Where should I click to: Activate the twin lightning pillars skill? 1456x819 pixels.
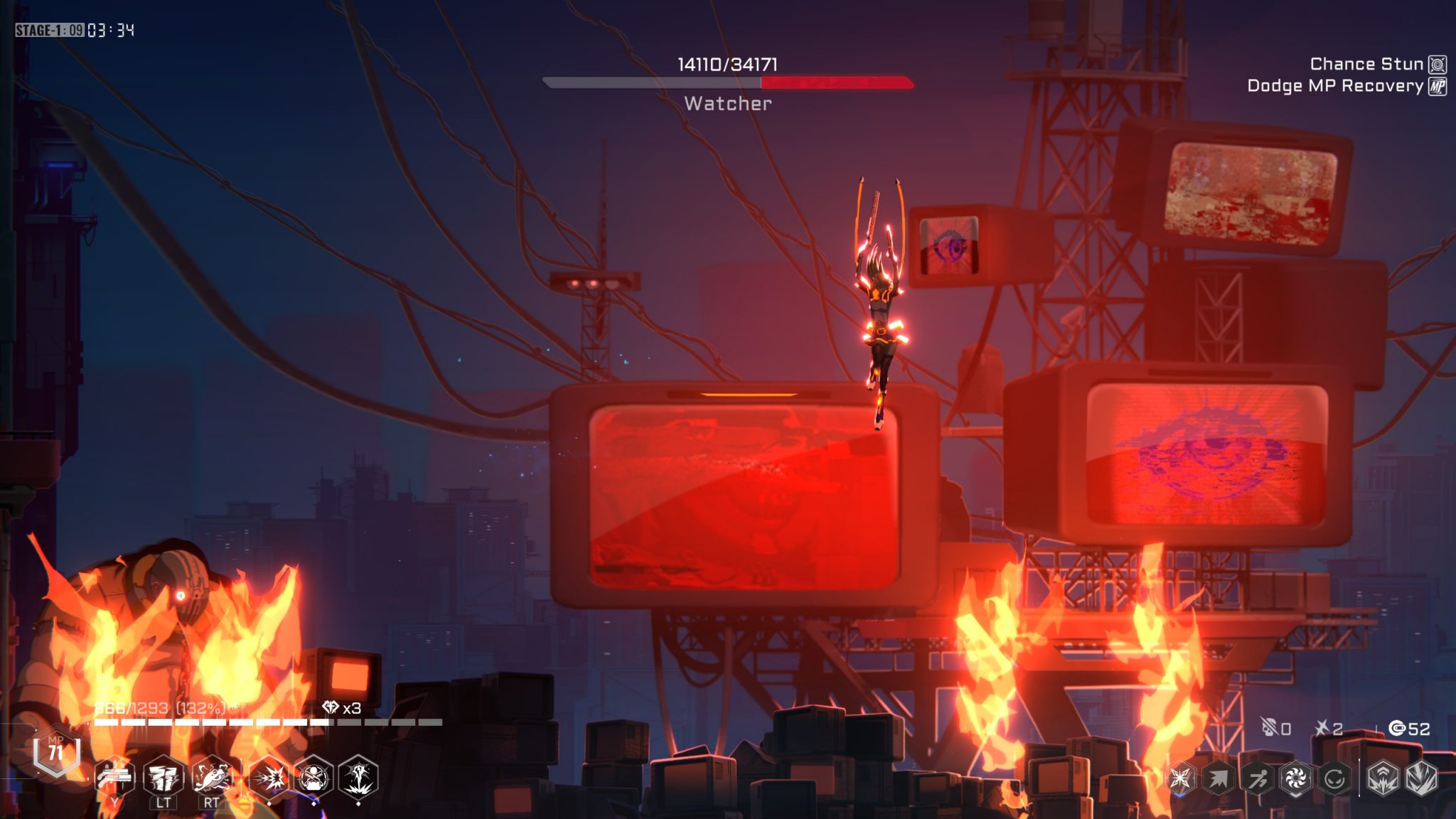[164, 777]
